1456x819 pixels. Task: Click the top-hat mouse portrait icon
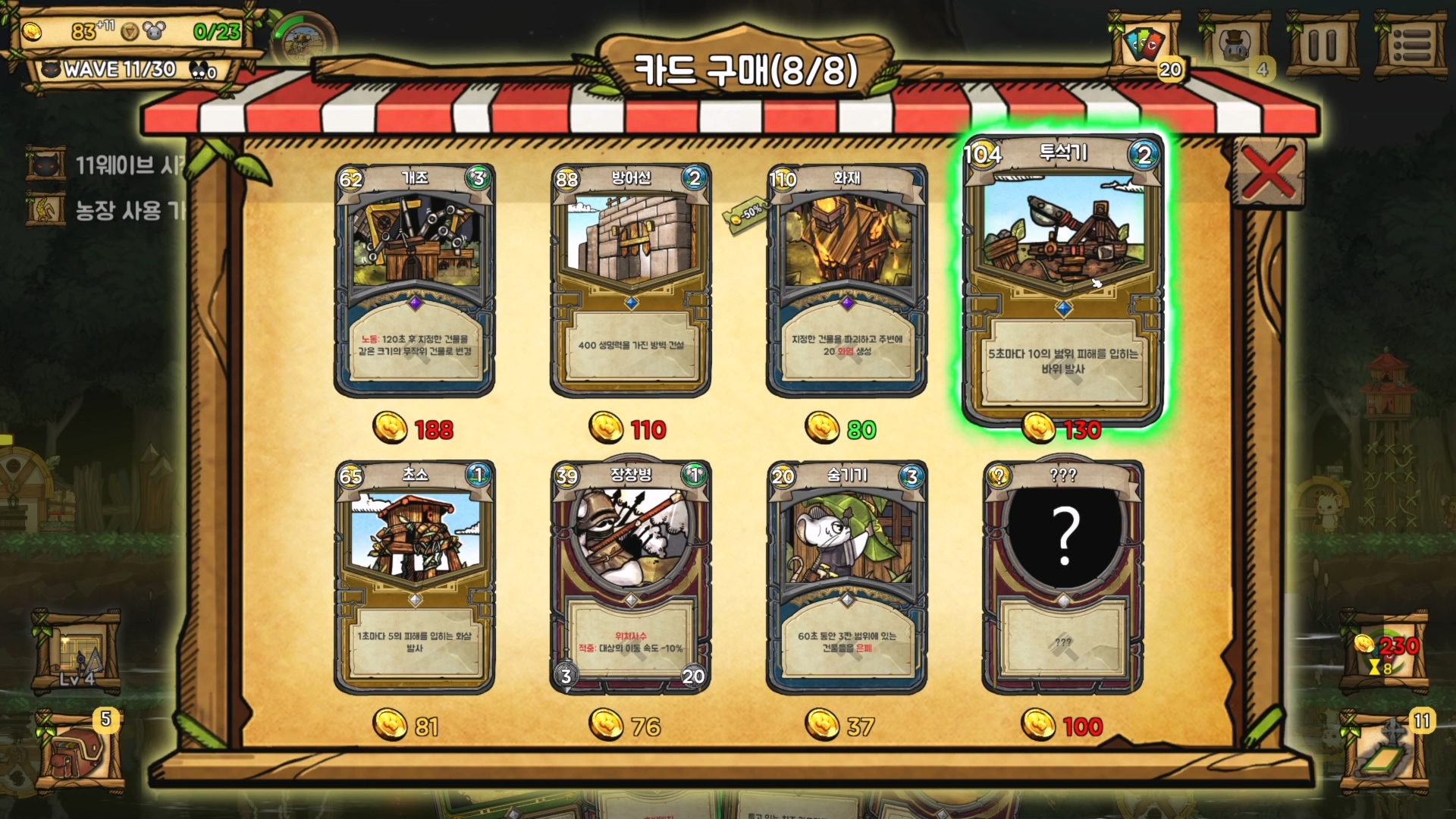coord(1235,45)
